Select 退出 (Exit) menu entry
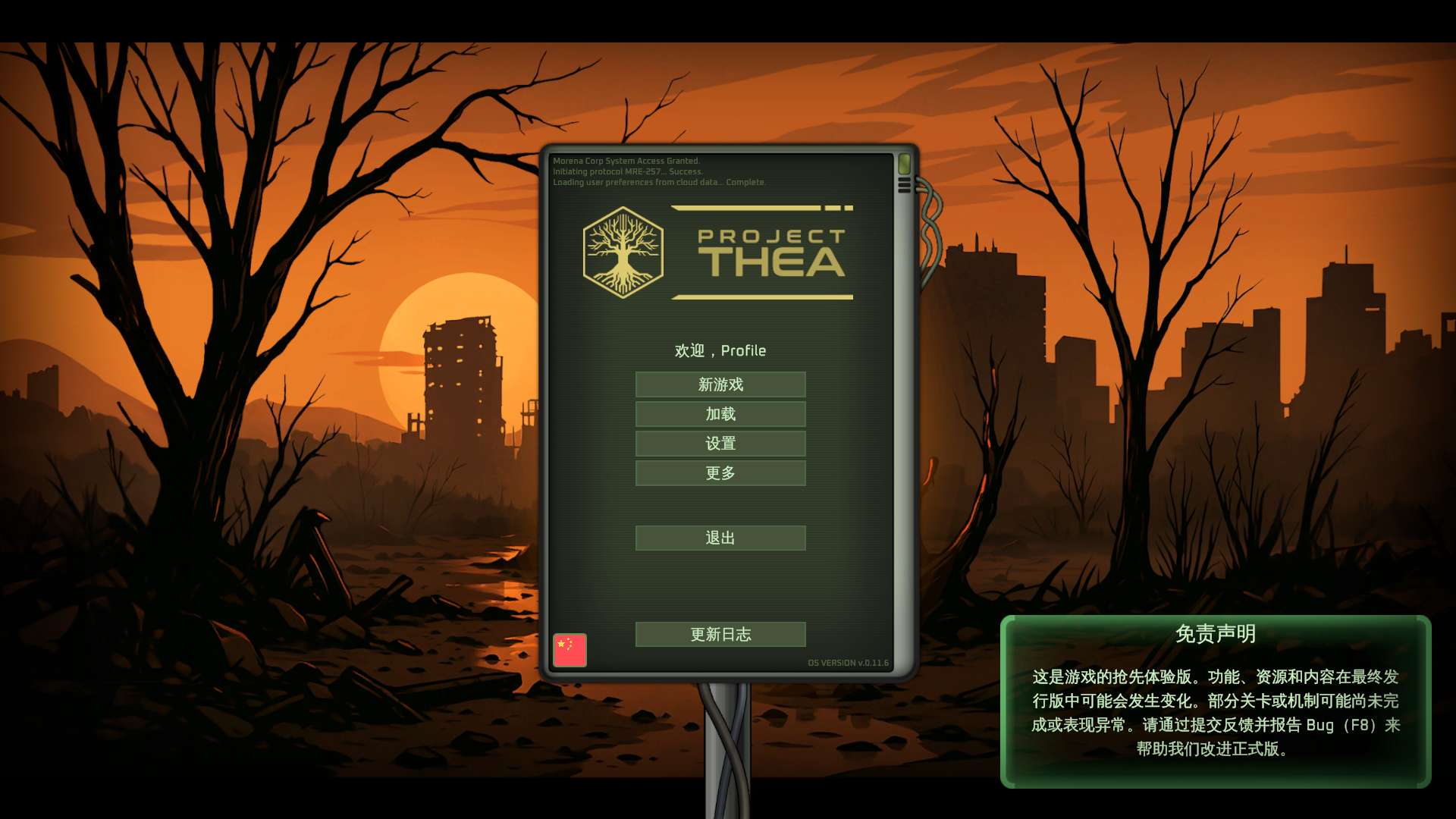This screenshot has height=819, width=1456. 720,538
